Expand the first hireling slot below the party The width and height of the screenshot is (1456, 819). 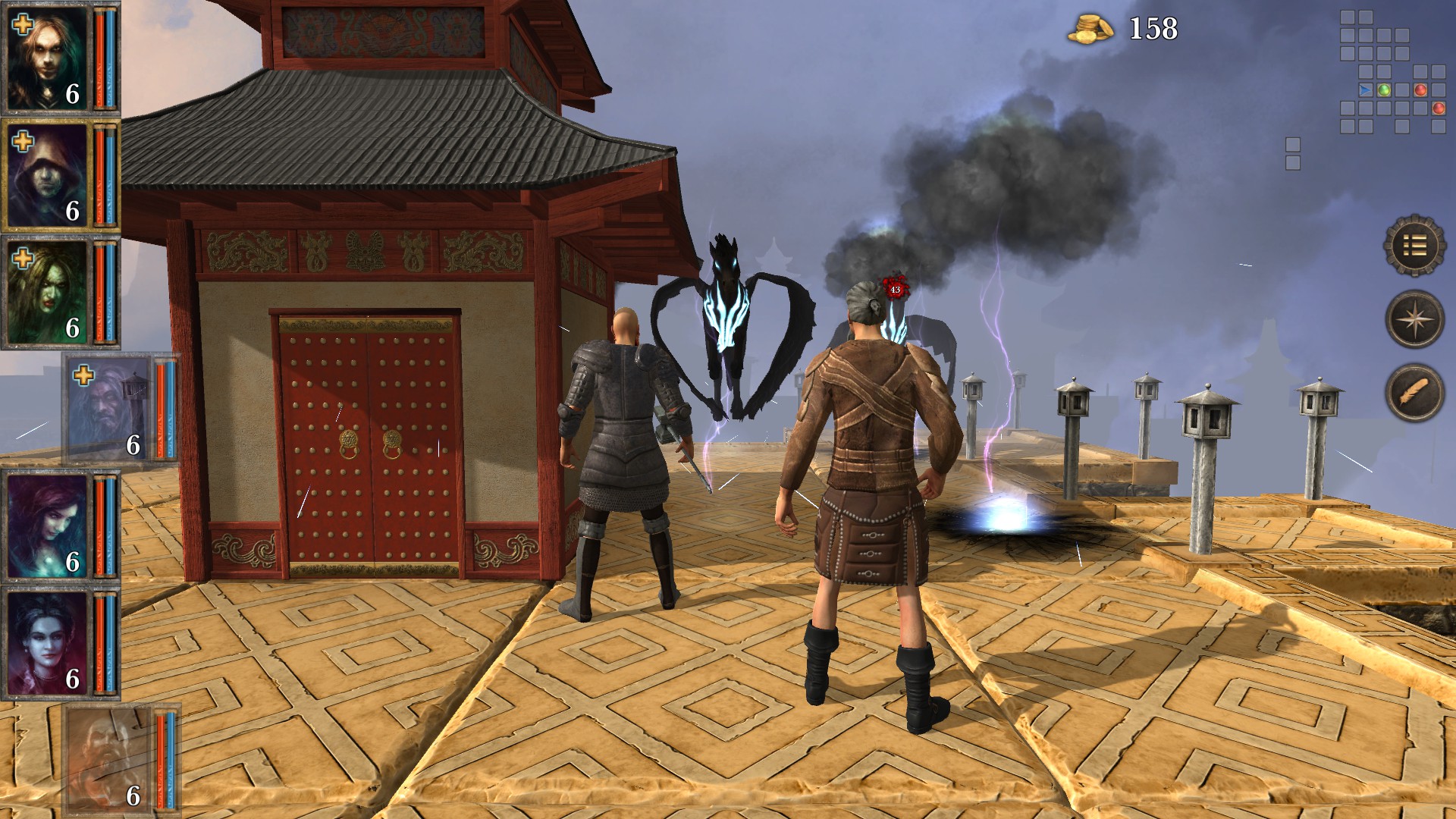[x=110, y=409]
